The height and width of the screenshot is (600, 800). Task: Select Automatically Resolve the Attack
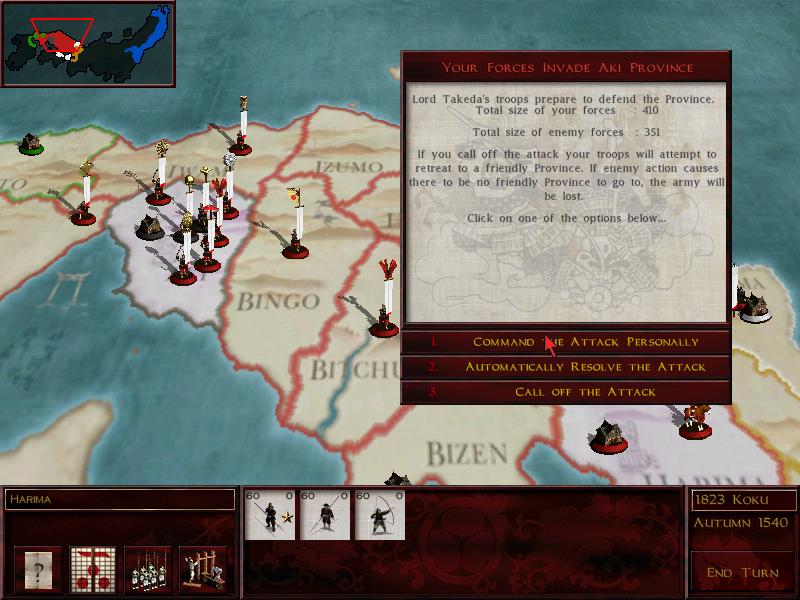click(585, 367)
